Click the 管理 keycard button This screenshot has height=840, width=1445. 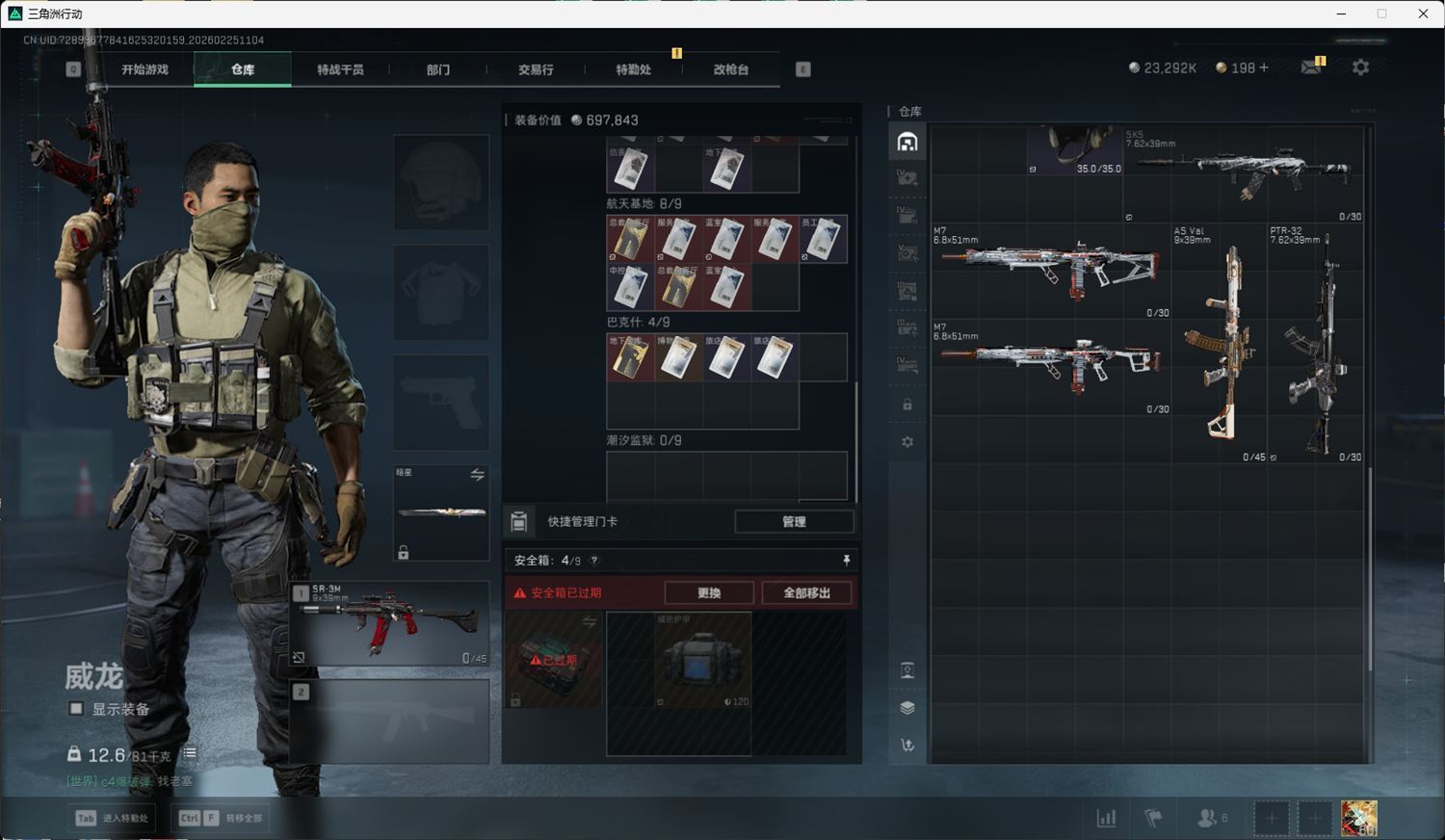click(794, 521)
